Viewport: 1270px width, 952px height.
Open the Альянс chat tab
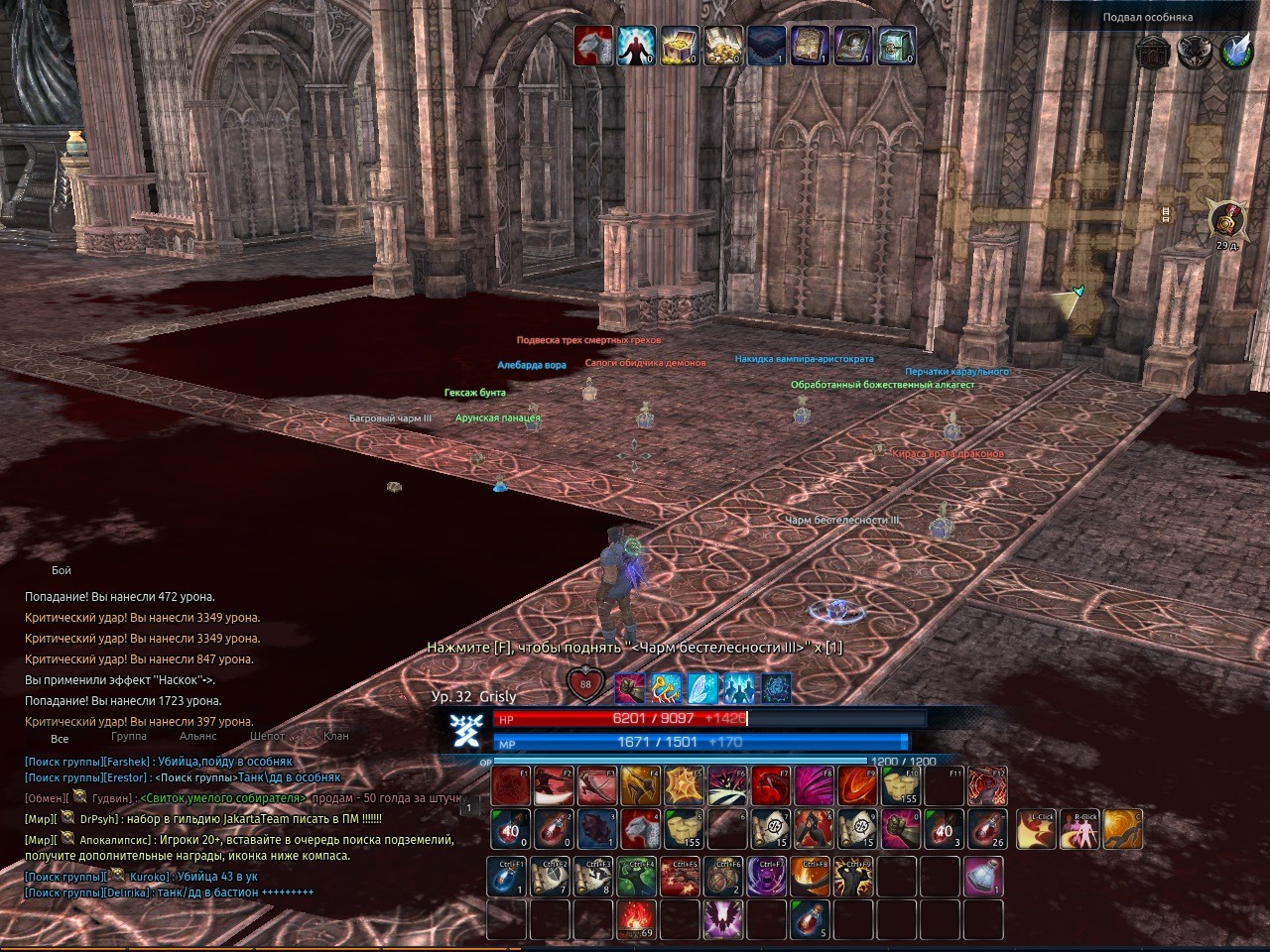pyautogui.click(x=198, y=736)
